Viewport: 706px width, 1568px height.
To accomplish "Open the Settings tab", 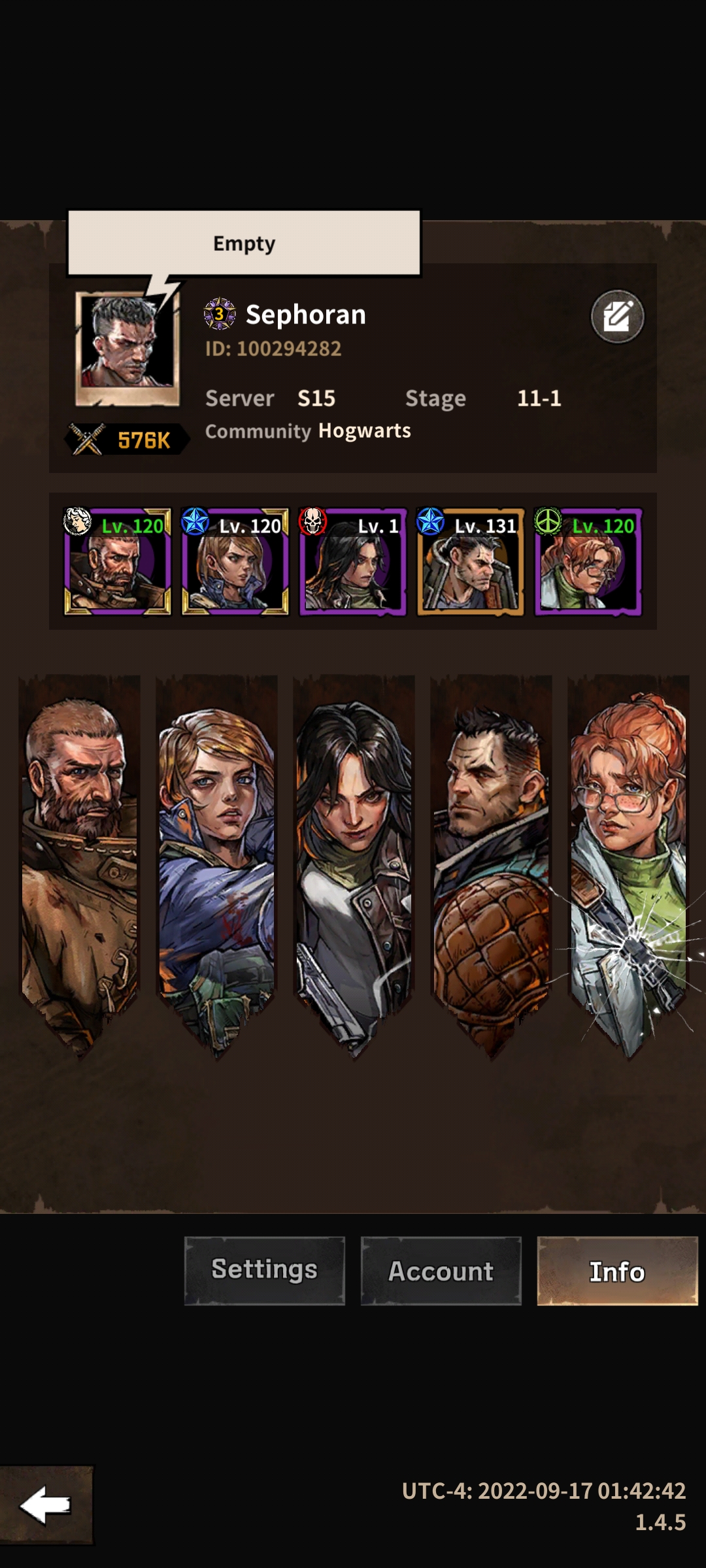I will click(264, 1271).
